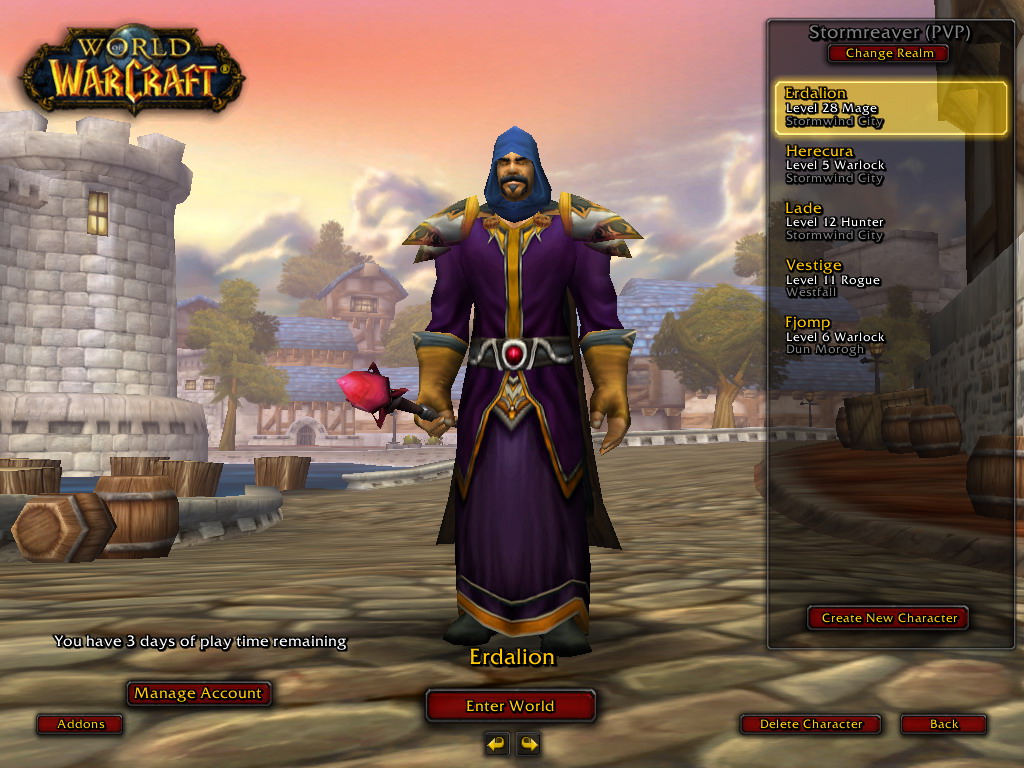Click the Enter World button
Viewport: 1024px width, 768px height.
point(510,706)
